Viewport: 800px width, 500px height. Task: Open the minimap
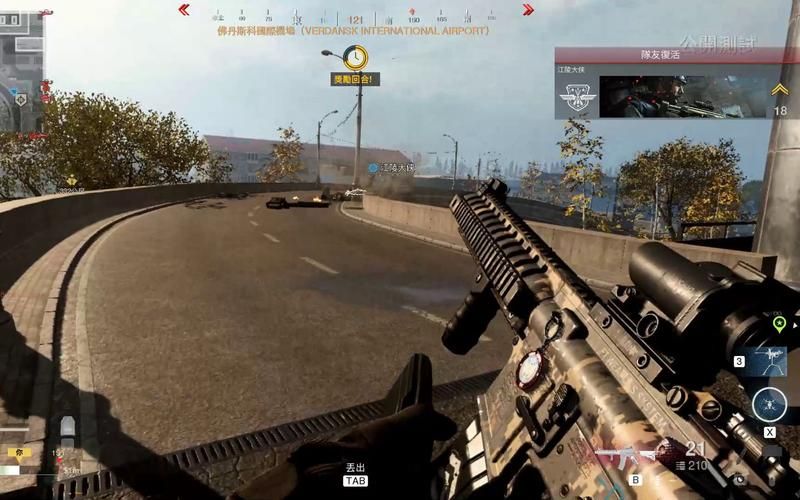click(21, 65)
